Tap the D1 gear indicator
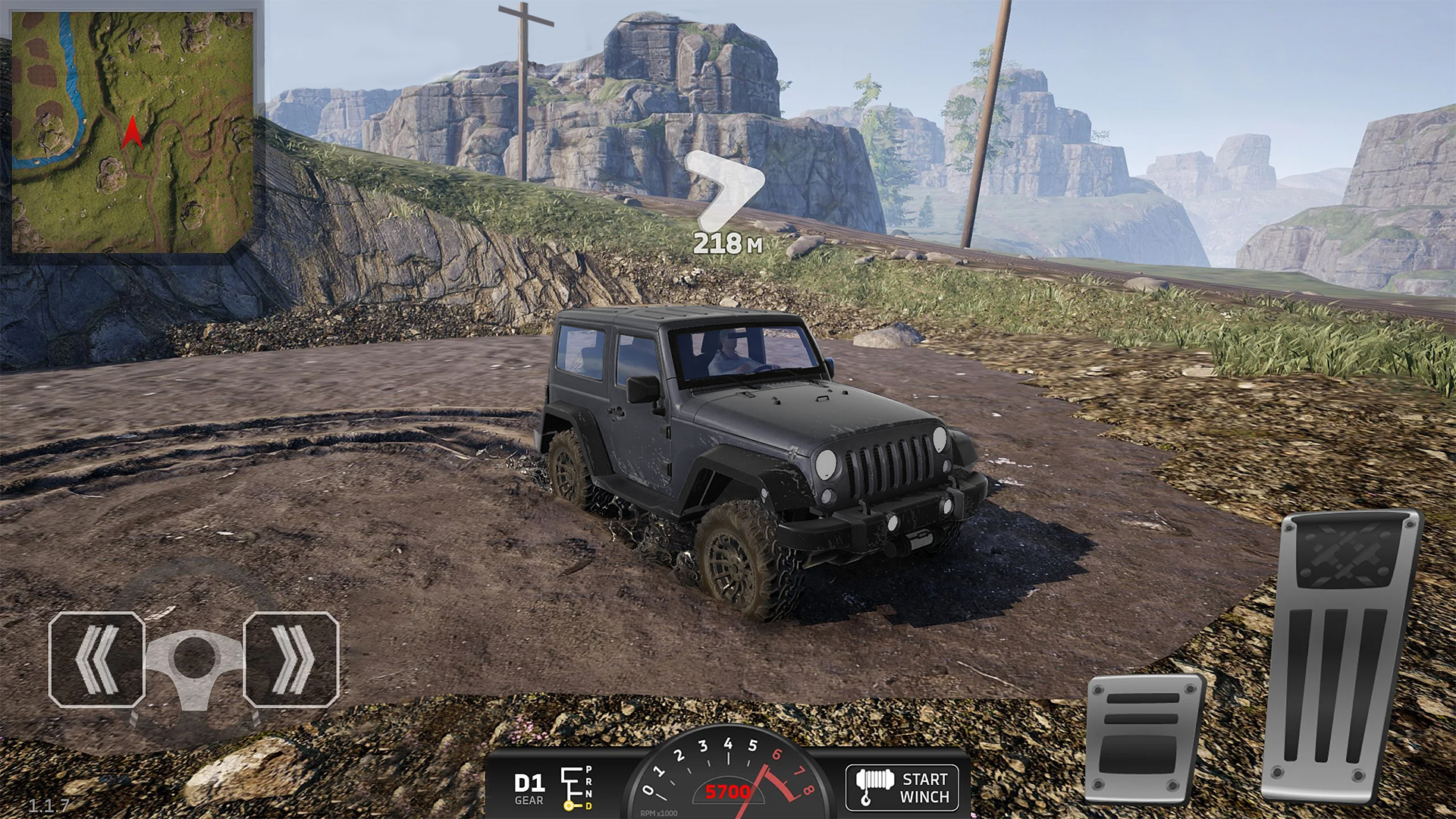This screenshot has height=819, width=1456. 529,781
